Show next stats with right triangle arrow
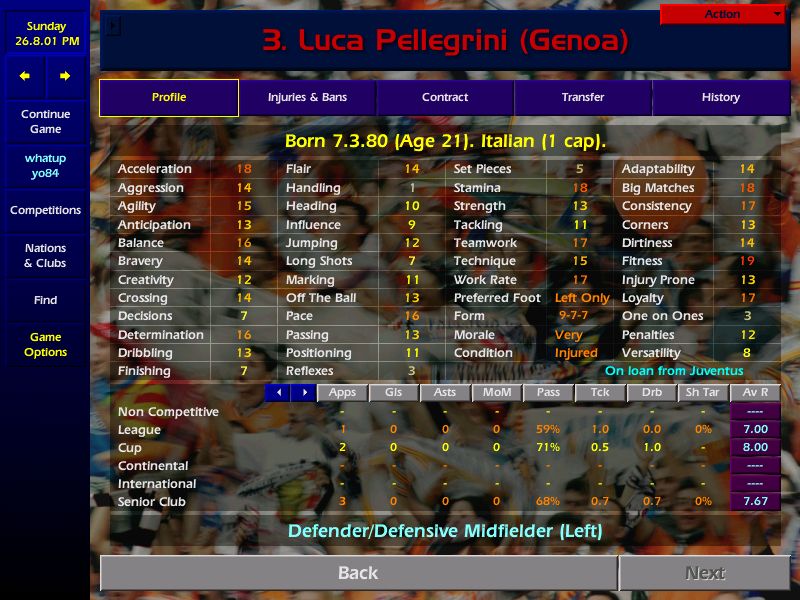Viewport: 800px width, 600px height. tap(303, 393)
